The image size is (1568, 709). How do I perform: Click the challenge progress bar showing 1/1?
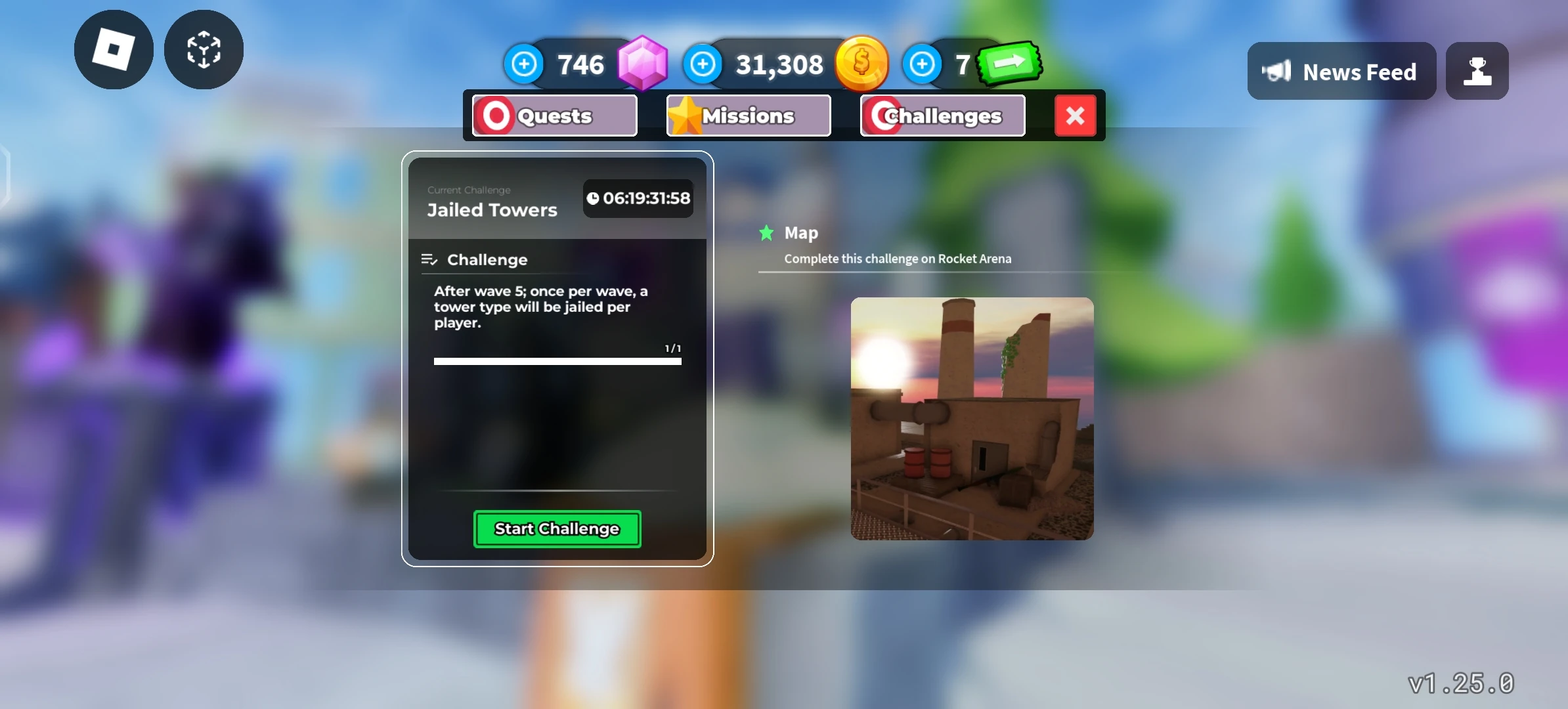point(557,360)
